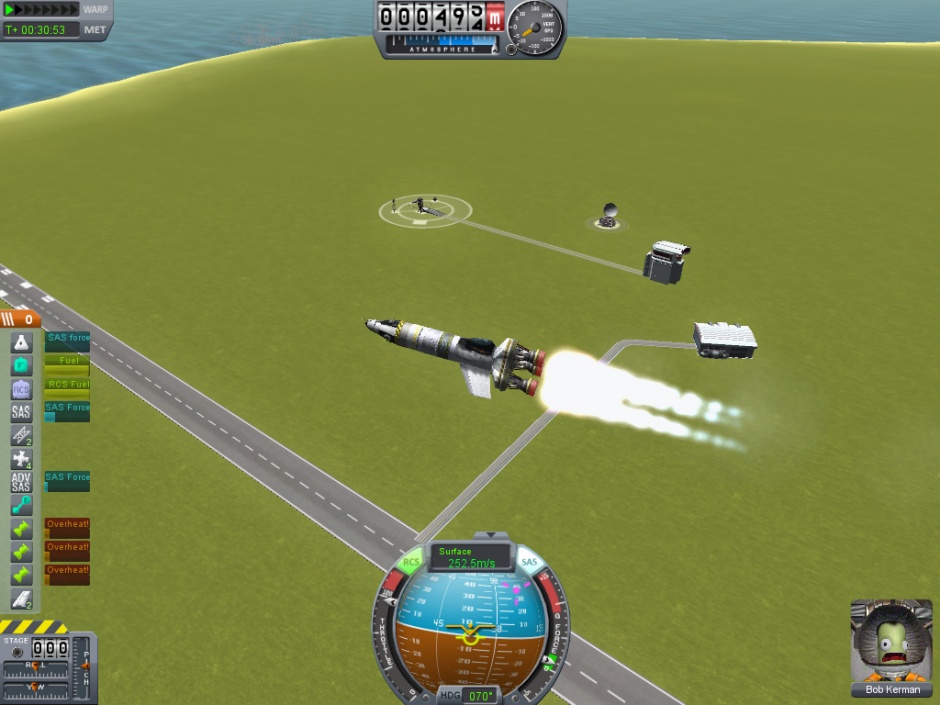Select the RCS fuel tank staging icon
The height and width of the screenshot is (705, 940).
click(21, 389)
